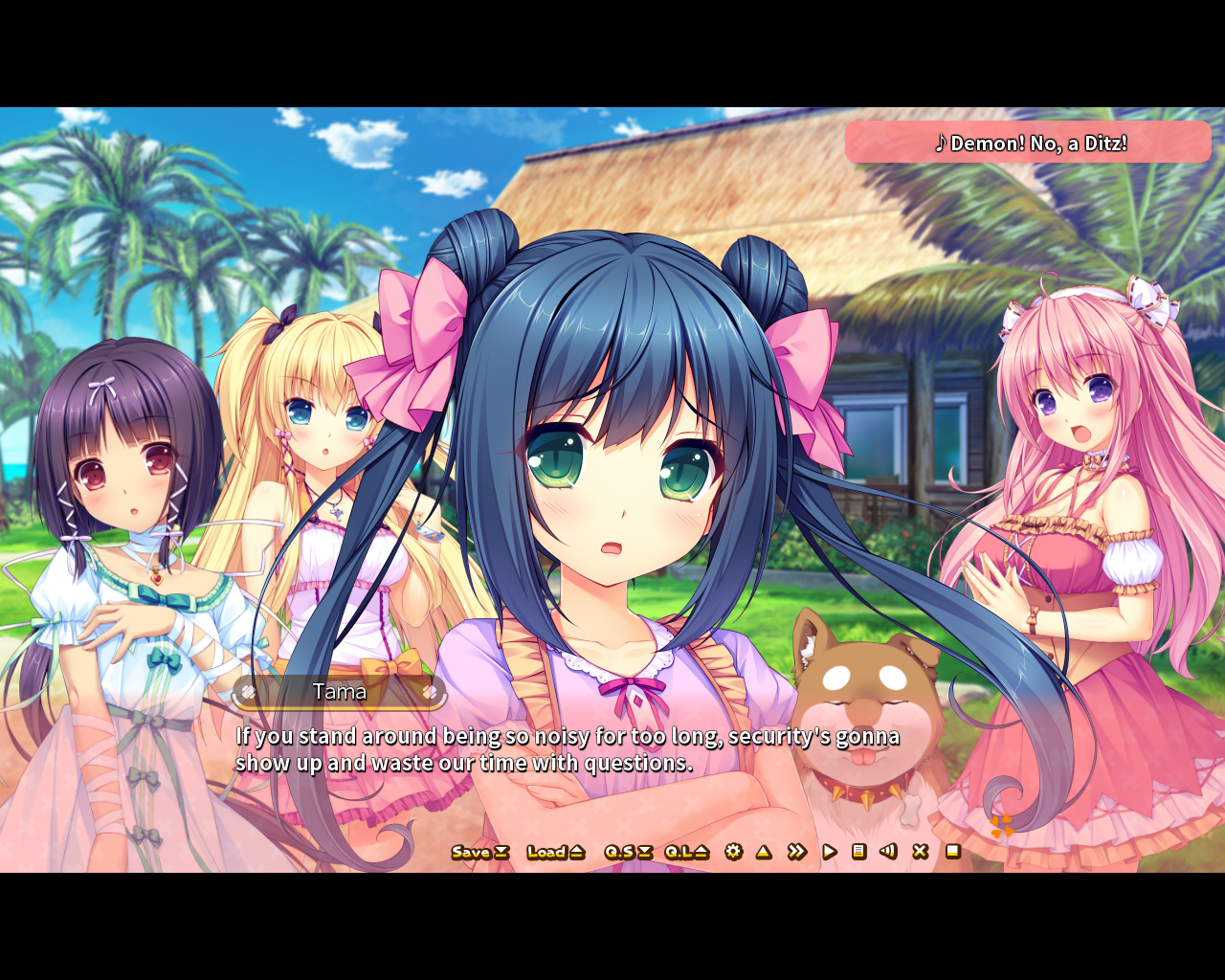The width and height of the screenshot is (1225, 980).
Task: Quick load with the Q.L button
Action: coord(686,852)
